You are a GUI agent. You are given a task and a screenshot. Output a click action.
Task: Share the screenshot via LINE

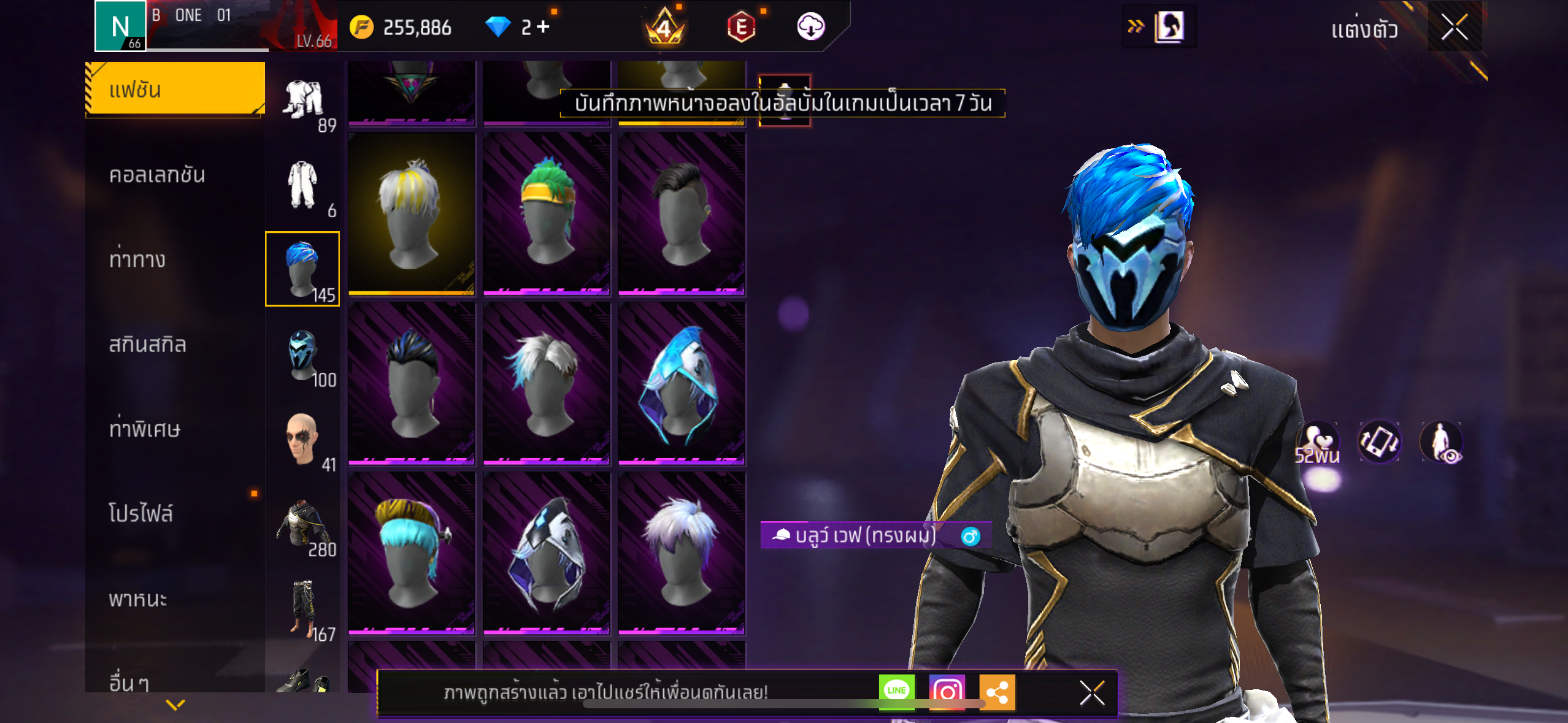896,691
